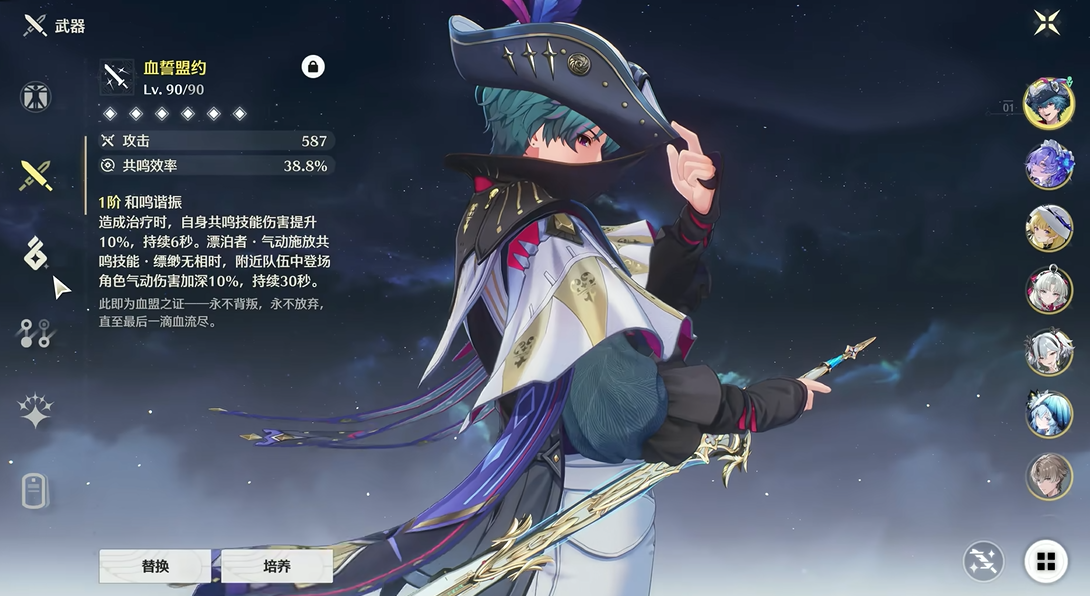This screenshot has width=1090, height=596.
Task: Open the four-square grid button
Action: click(1046, 562)
